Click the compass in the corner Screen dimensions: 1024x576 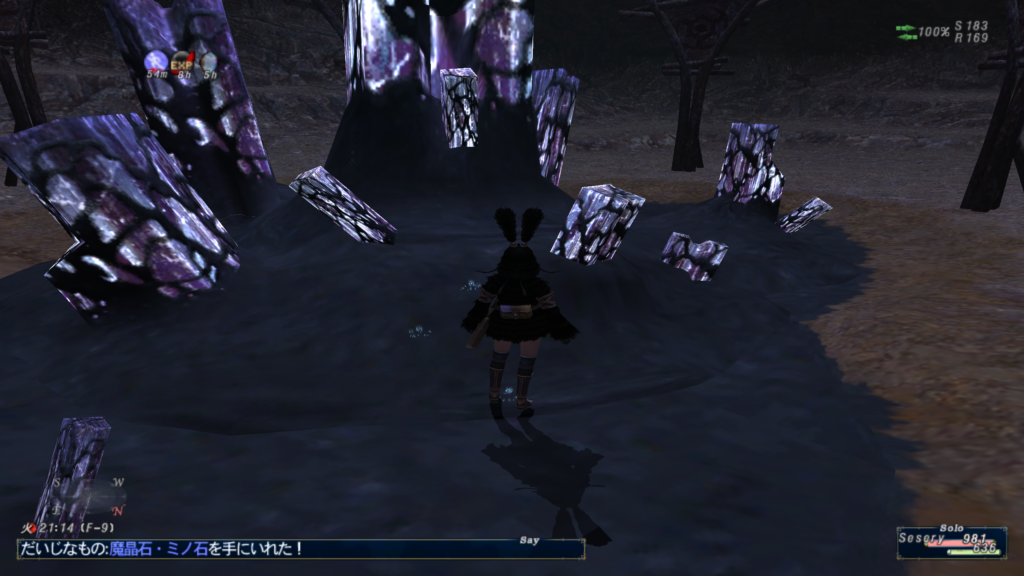[90, 495]
